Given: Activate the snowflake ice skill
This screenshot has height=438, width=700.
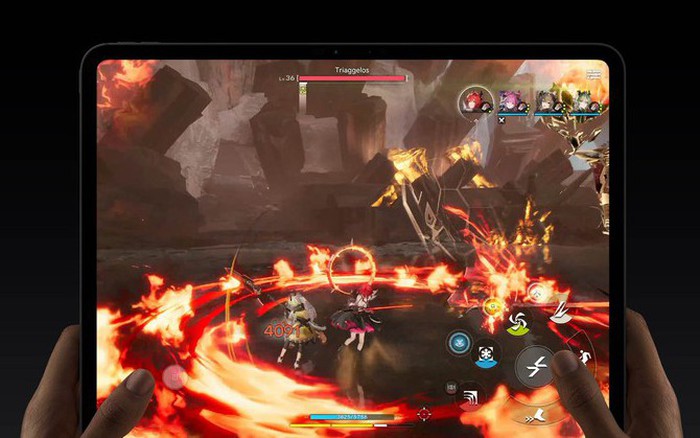Looking at the screenshot, I should click(487, 356).
